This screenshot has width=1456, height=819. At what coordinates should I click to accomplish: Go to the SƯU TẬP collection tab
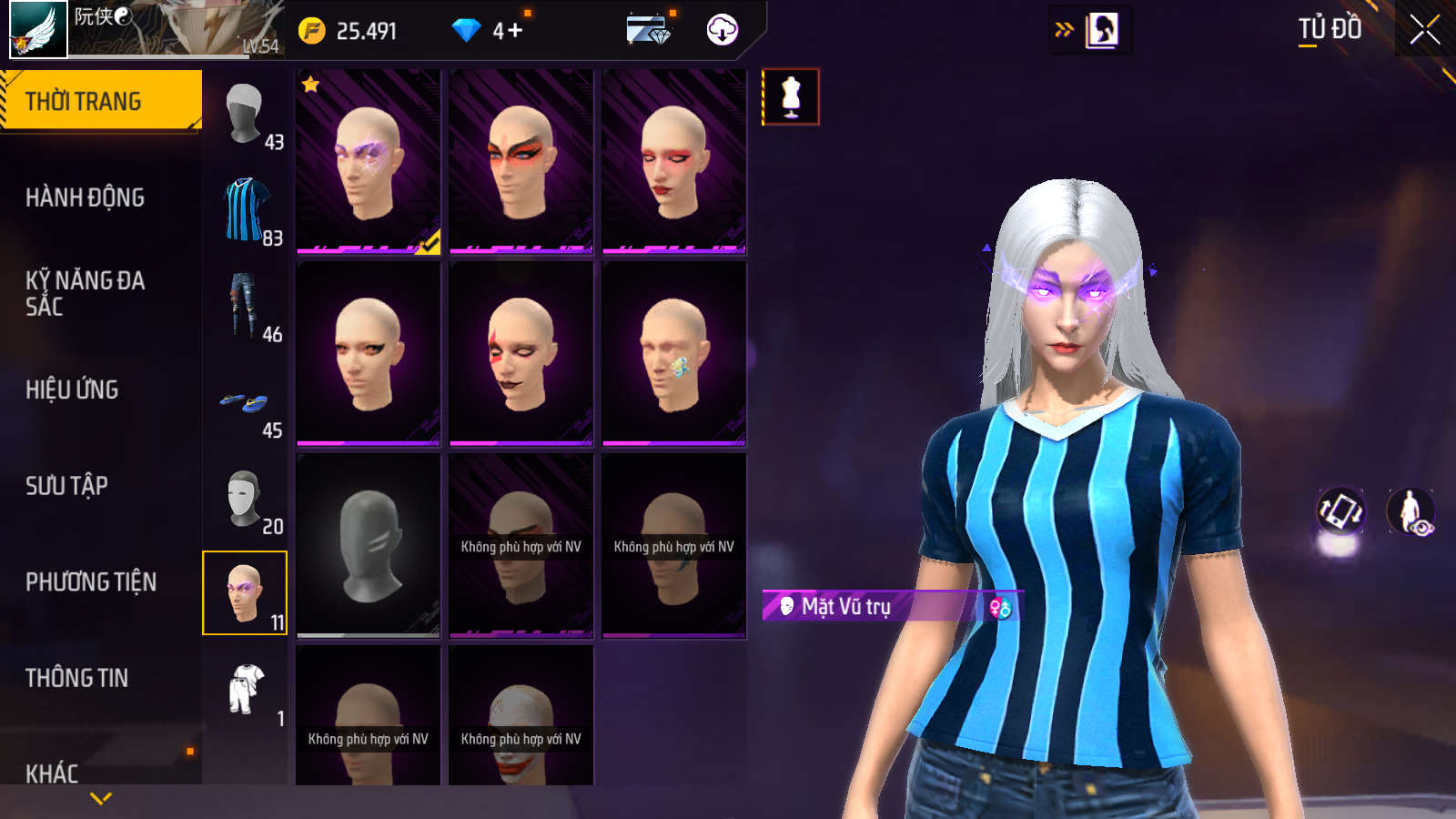point(66,486)
